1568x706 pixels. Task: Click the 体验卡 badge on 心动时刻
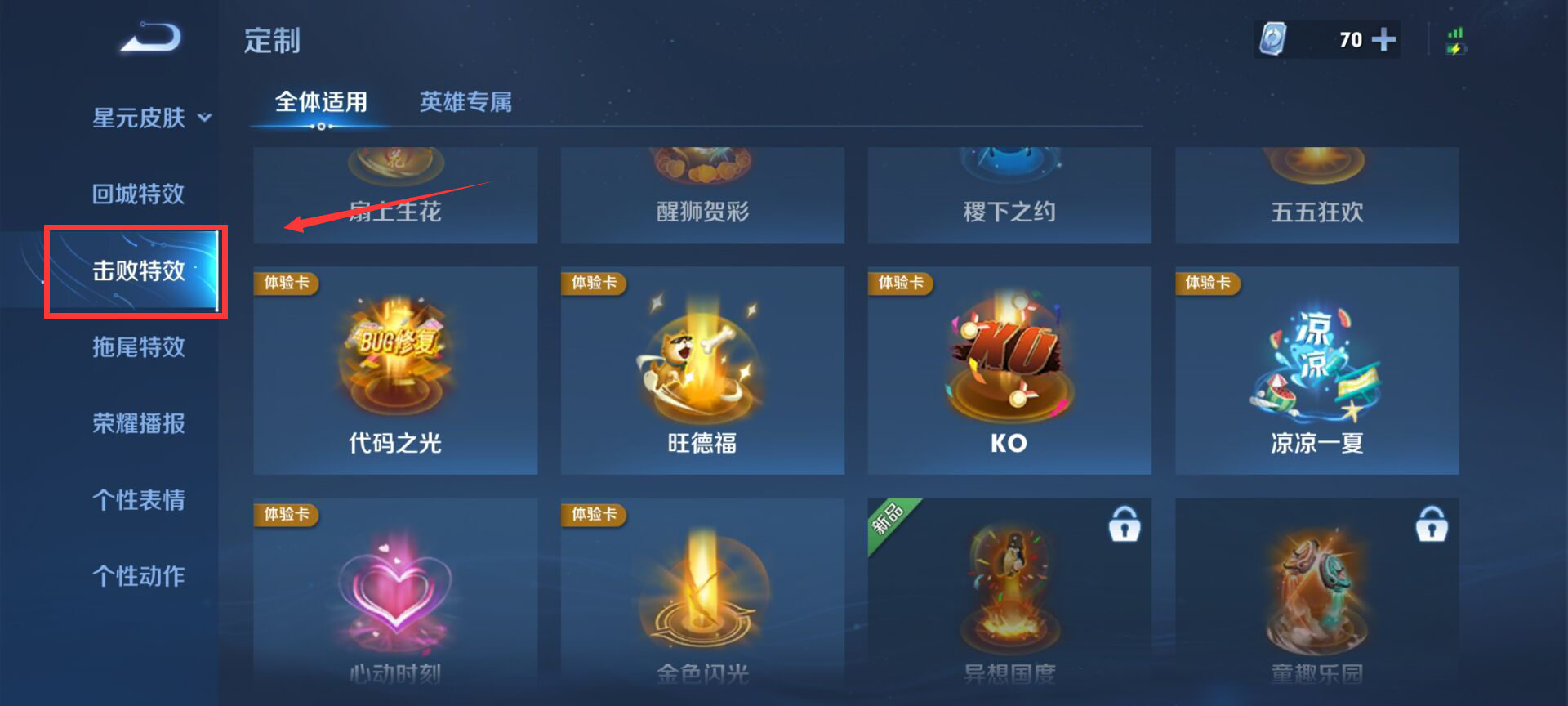[x=284, y=516]
